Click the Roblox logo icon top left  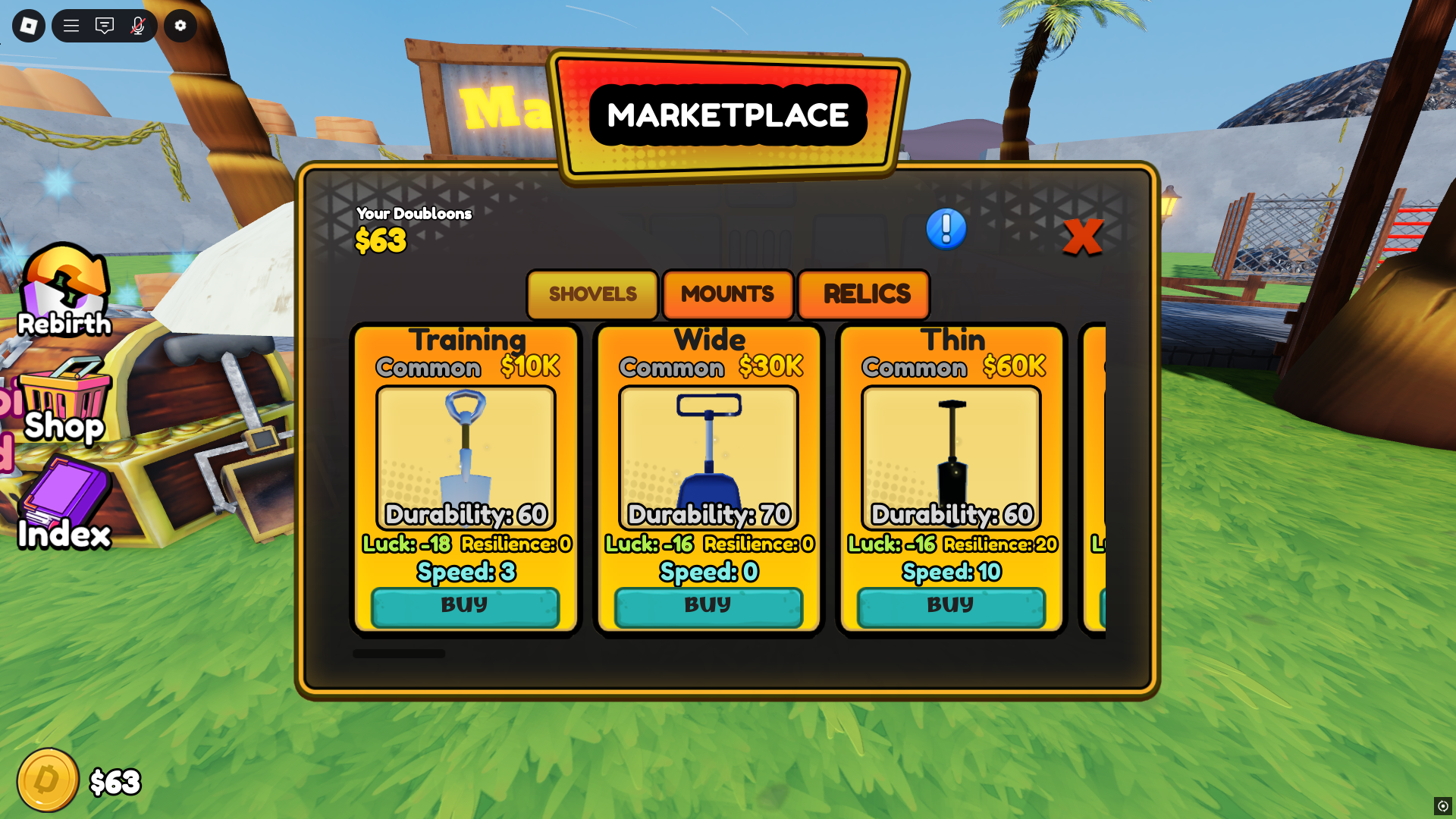point(27,25)
